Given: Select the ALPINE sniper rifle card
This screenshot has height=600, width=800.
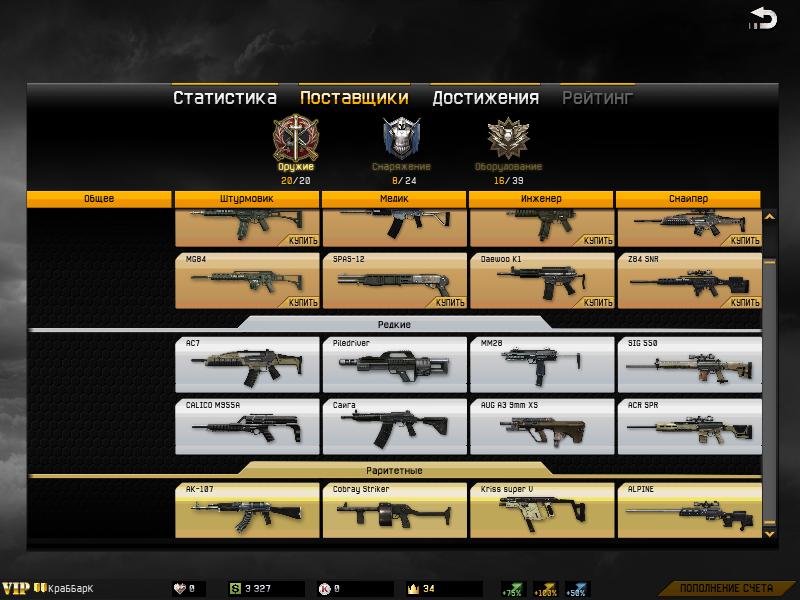Looking at the screenshot, I should (688, 510).
